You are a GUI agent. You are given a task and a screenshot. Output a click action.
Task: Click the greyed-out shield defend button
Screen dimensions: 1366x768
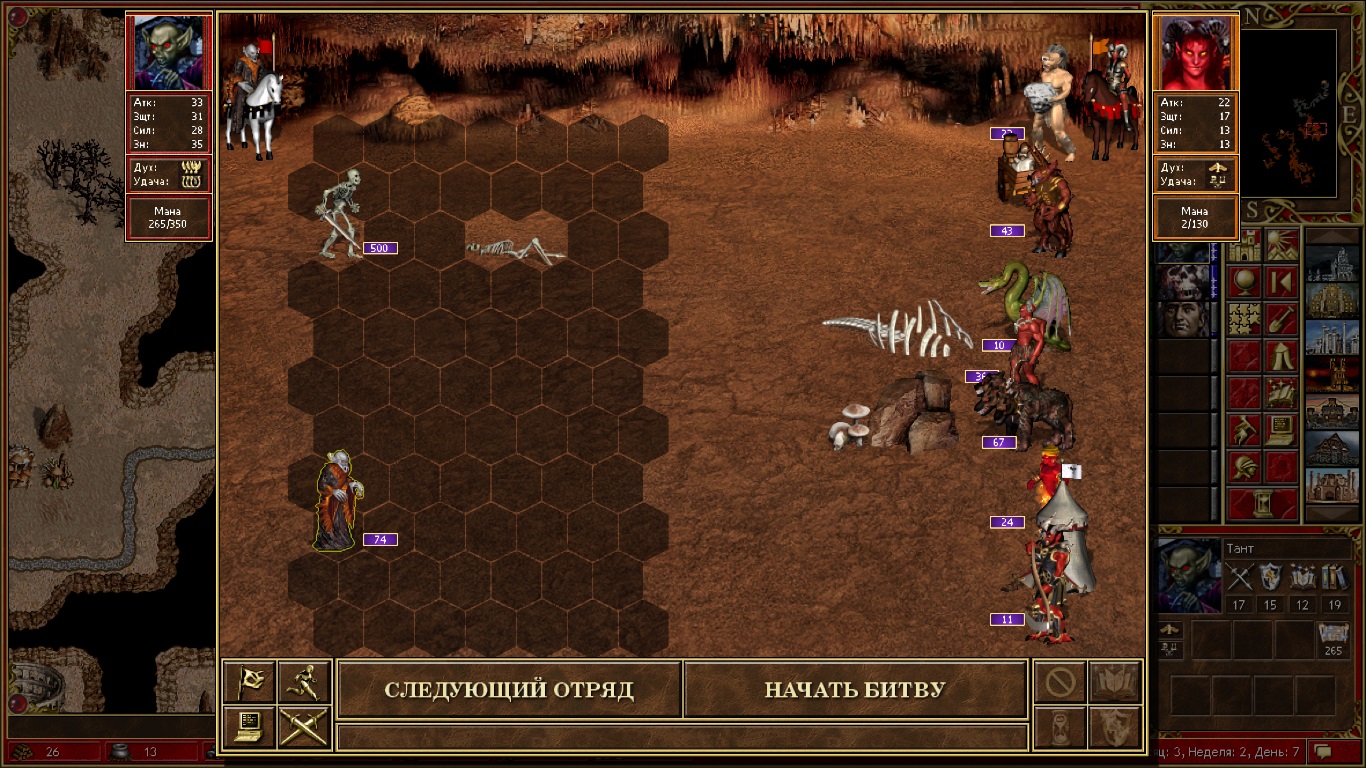(1115, 727)
